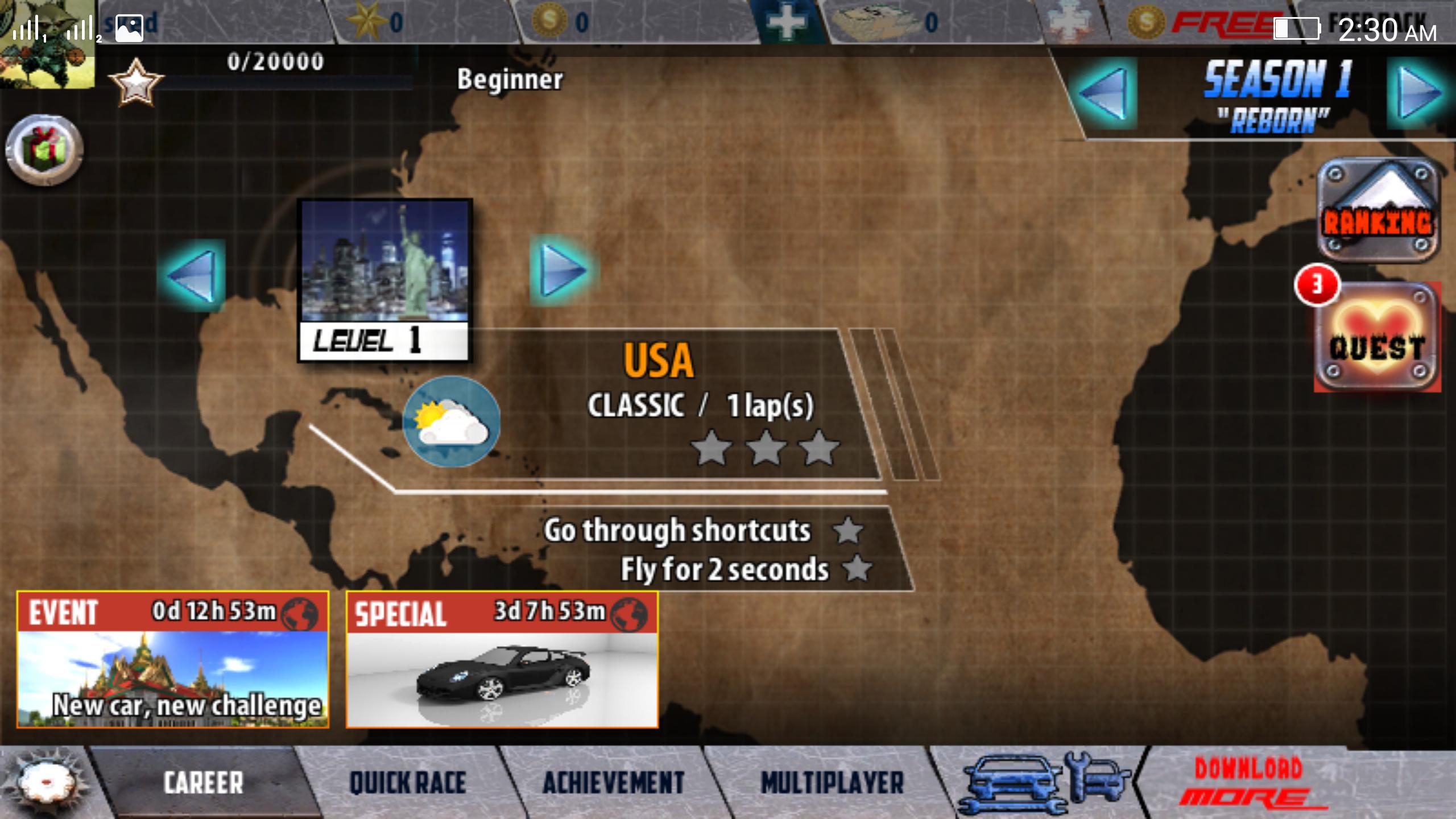
Task: Go to the previous level with the left arrow beside Level 1
Action: 192,275
